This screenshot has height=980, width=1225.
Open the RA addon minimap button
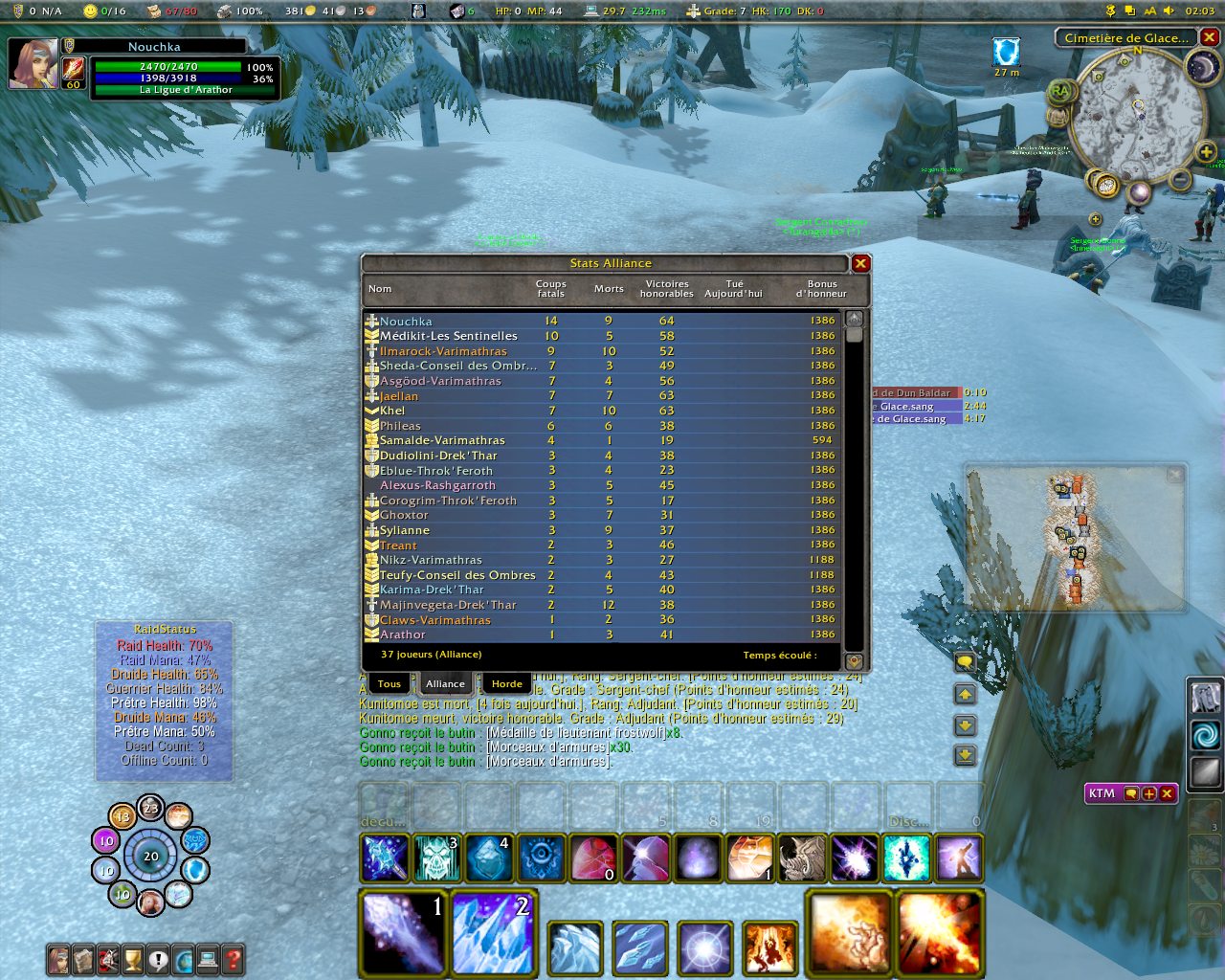tap(1059, 92)
